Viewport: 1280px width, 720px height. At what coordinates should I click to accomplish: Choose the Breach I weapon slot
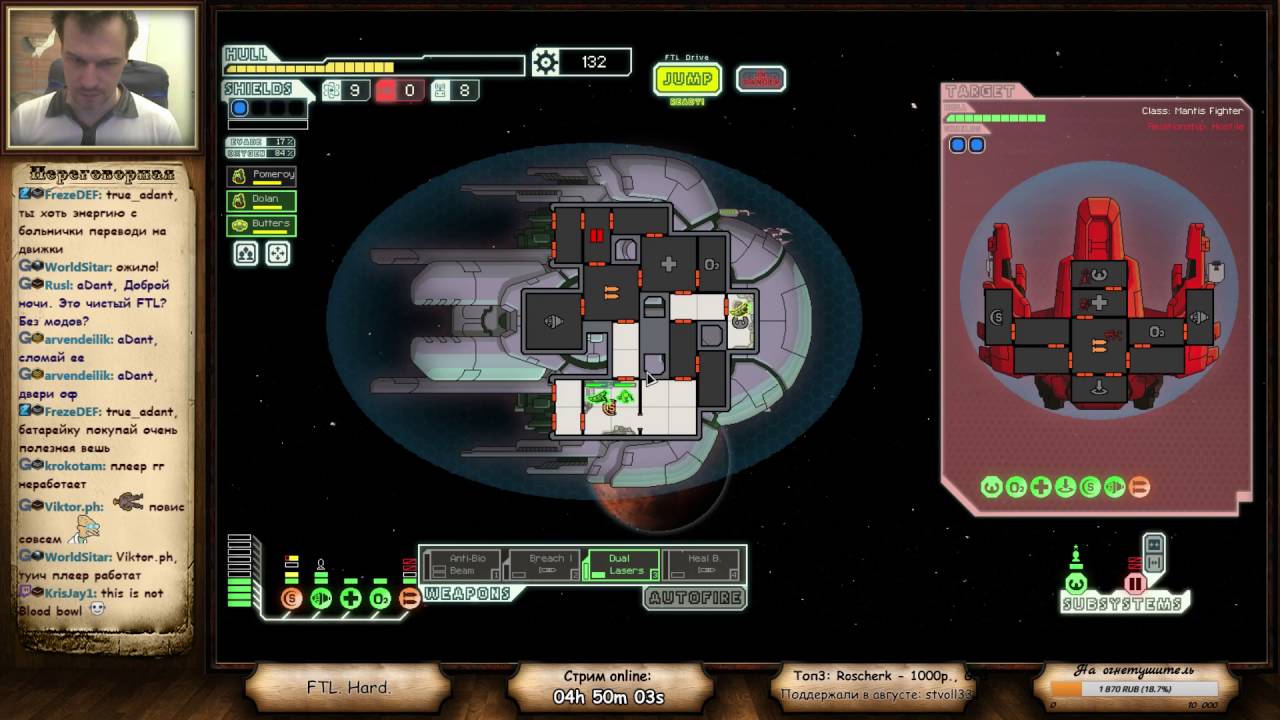(x=544, y=565)
